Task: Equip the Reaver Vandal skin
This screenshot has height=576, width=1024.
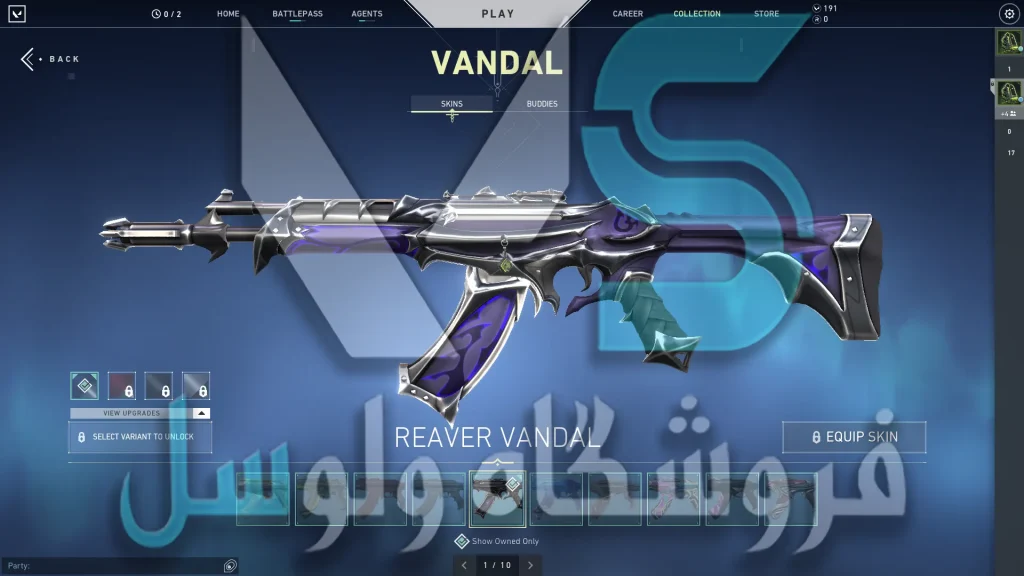Action: 854,437
